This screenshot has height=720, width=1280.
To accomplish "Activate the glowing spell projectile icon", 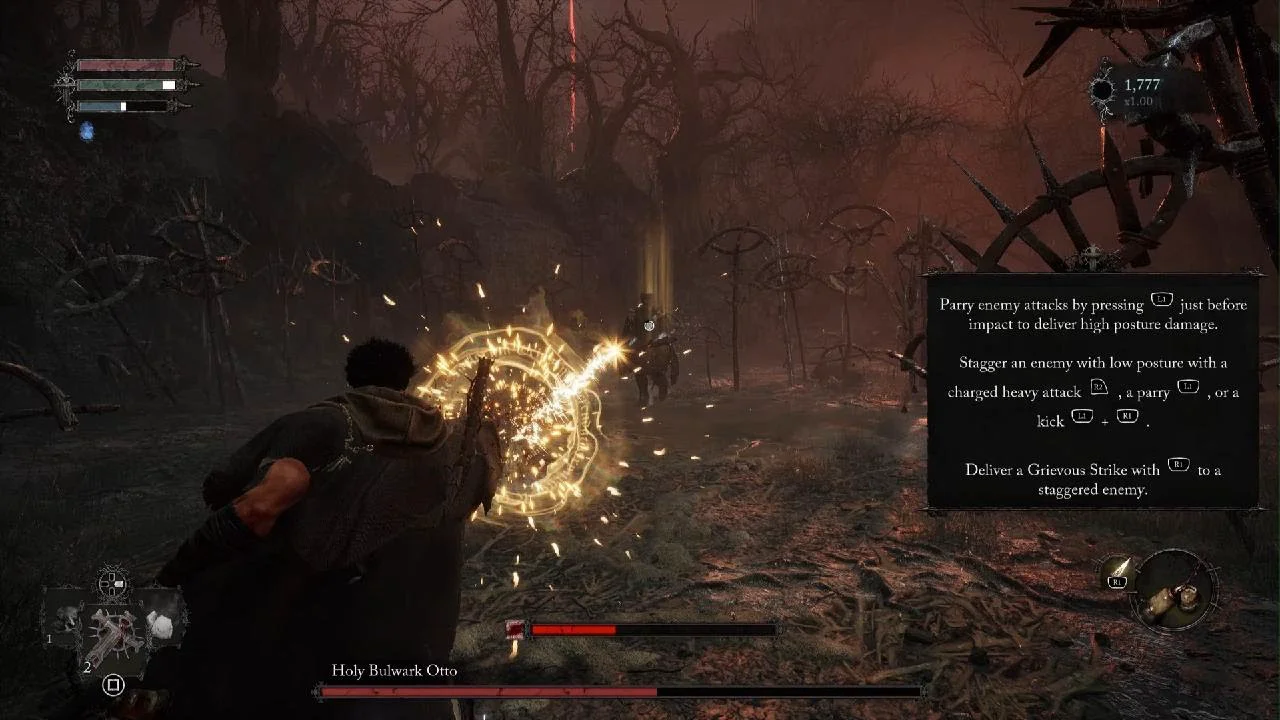I will (1118, 571).
